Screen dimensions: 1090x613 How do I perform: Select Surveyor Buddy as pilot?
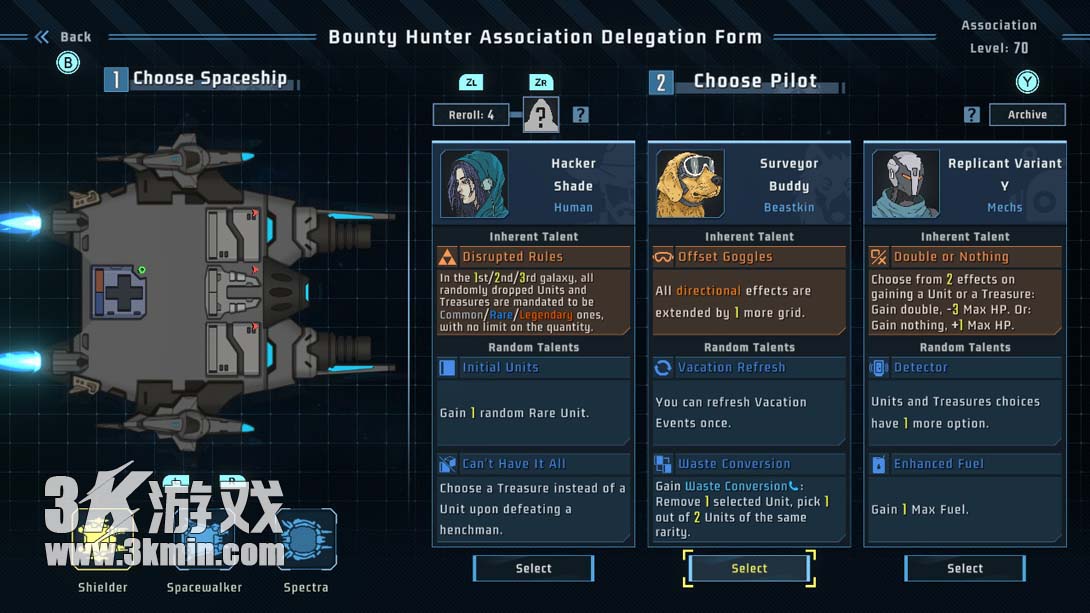tap(749, 568)
